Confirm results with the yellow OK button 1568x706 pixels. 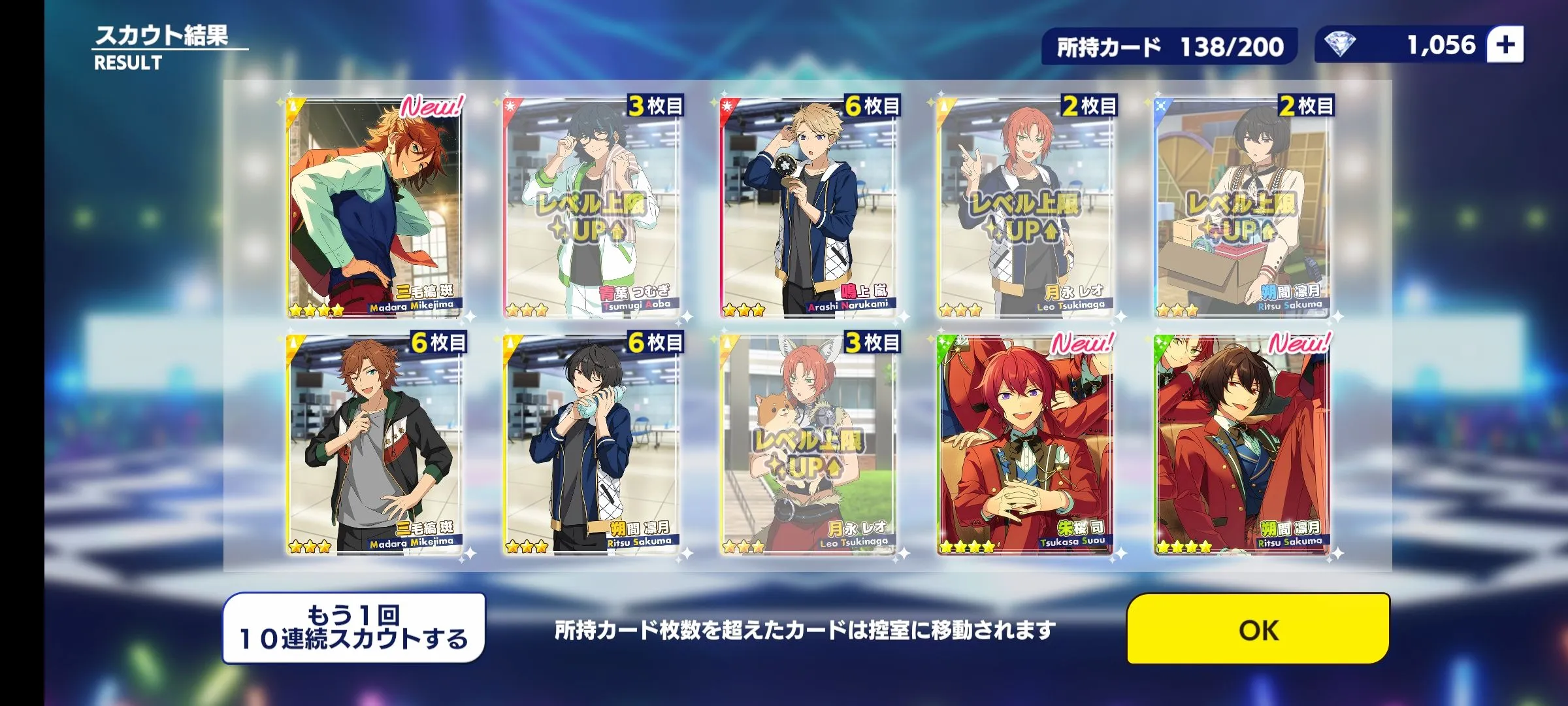pos(1258,629)
